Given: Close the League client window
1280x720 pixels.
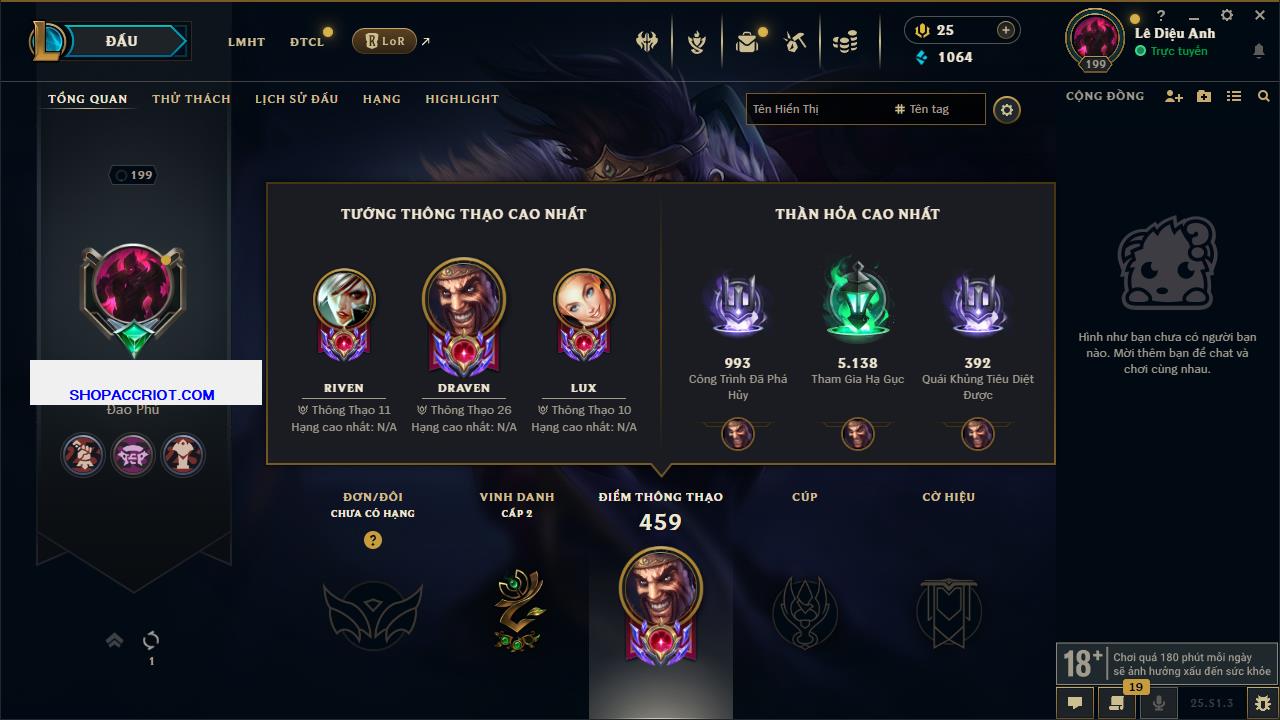Looking at the screenshot, I should [1260, 15].
